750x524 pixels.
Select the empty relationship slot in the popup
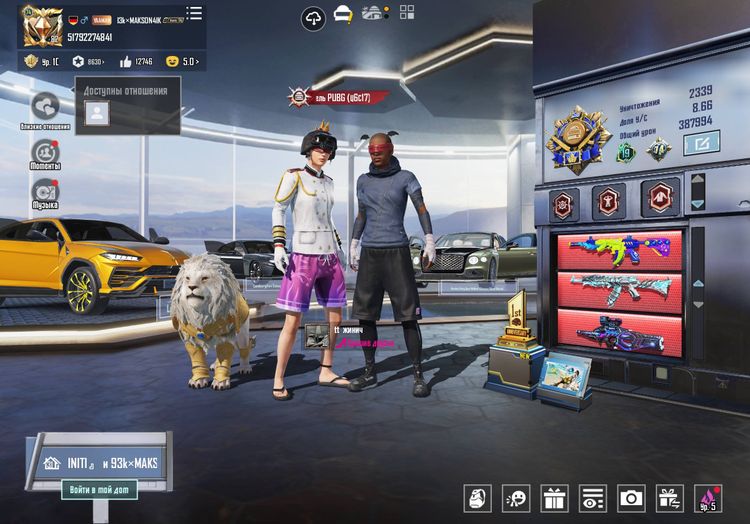pos(96,114)
